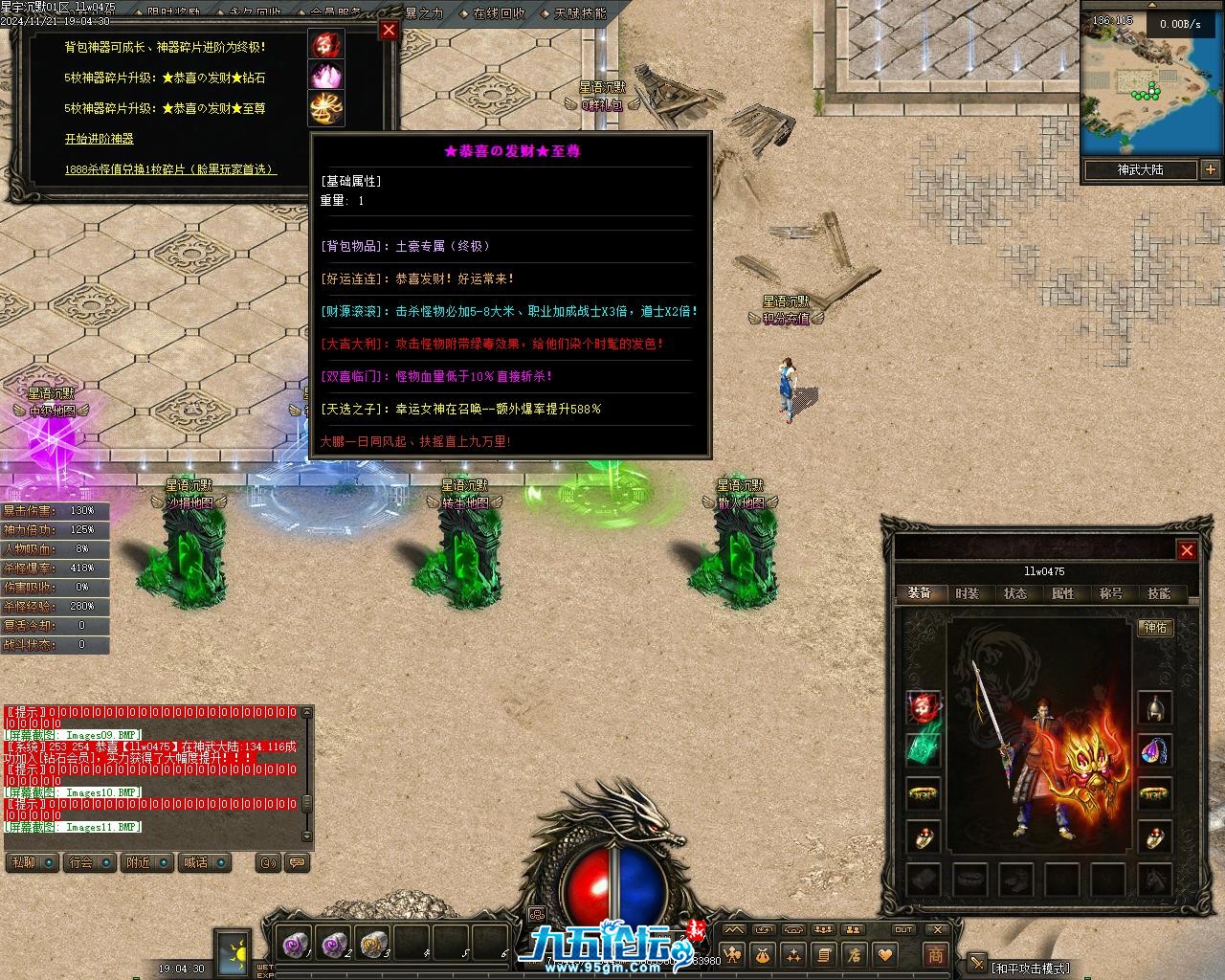The image size is (1225, 980).
Task: Use the yellow scroll in hotbar slot 3
Action: pyautogui.click(x=371, y=945)
